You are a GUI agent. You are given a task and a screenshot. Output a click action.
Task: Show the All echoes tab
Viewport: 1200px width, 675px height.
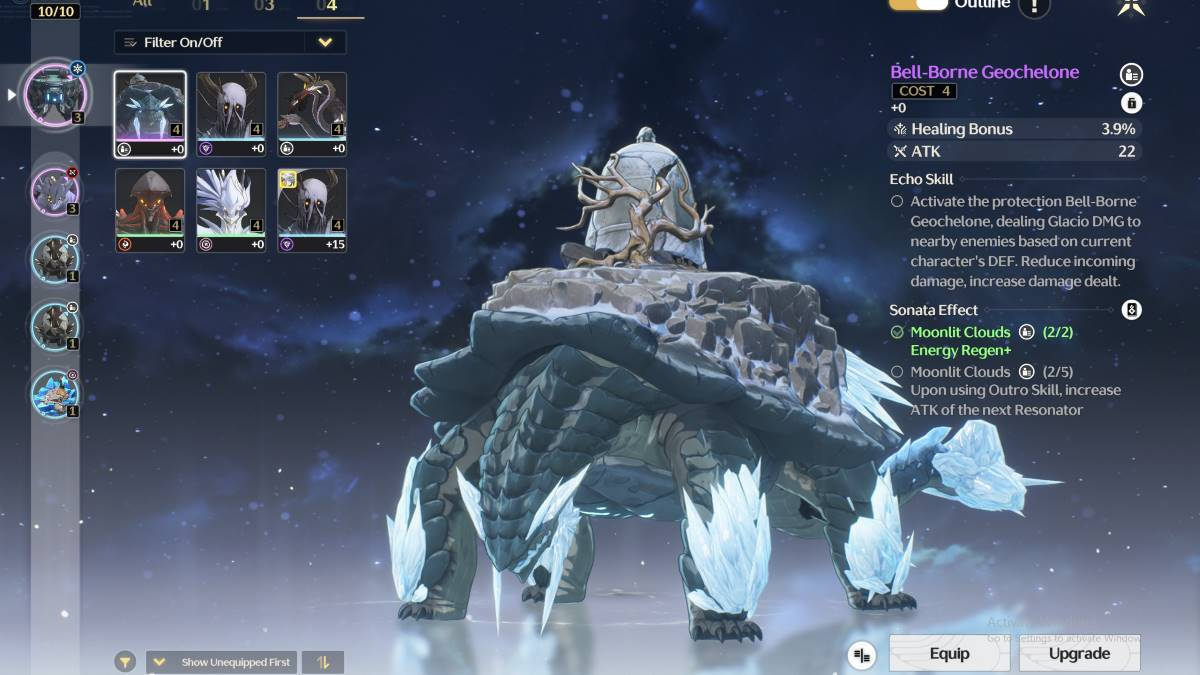coord(144,5)
